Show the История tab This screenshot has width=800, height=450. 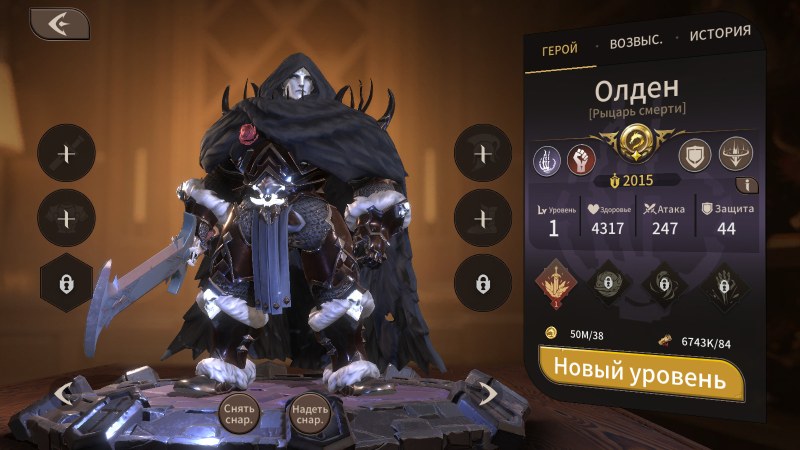point(719,33)
